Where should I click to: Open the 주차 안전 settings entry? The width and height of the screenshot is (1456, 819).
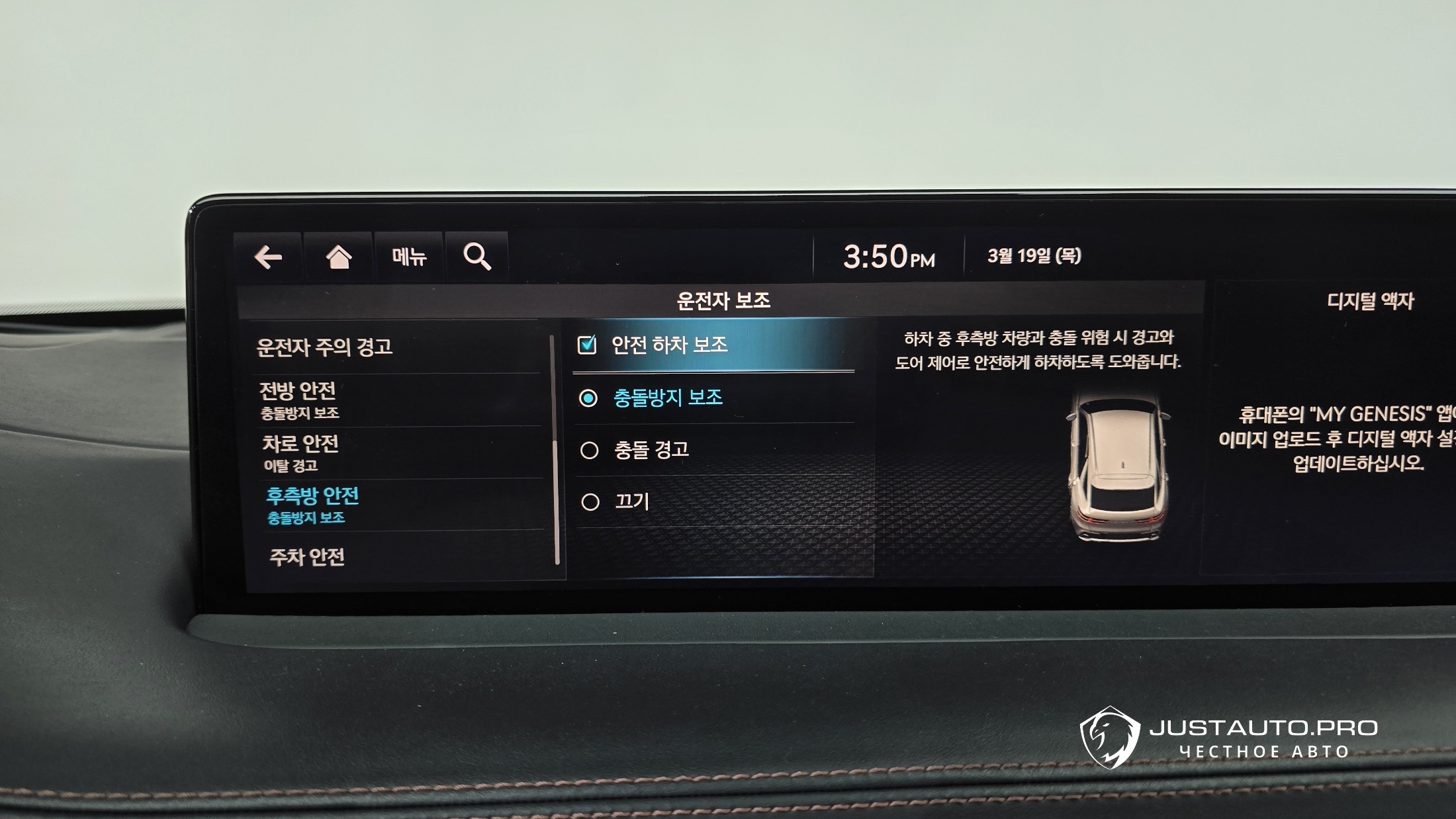pyautogui.click(x=307, y=557)
